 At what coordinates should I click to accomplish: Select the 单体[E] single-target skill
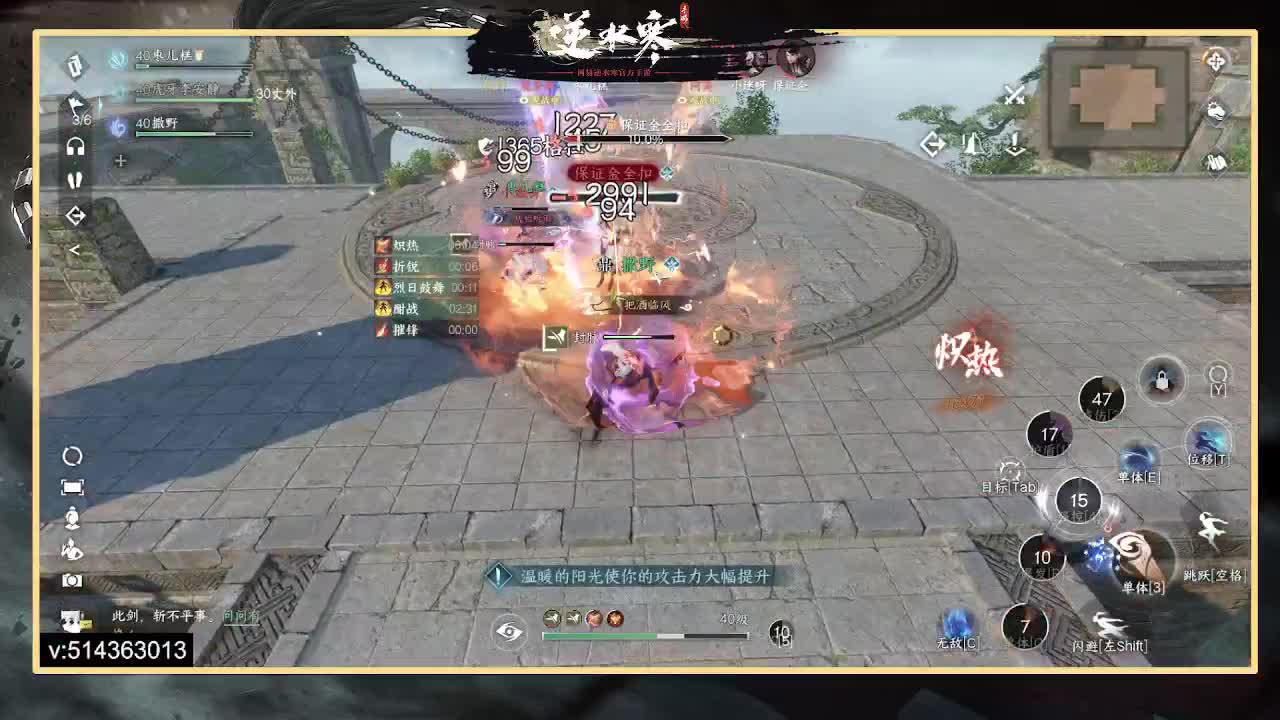[1140, 455]
